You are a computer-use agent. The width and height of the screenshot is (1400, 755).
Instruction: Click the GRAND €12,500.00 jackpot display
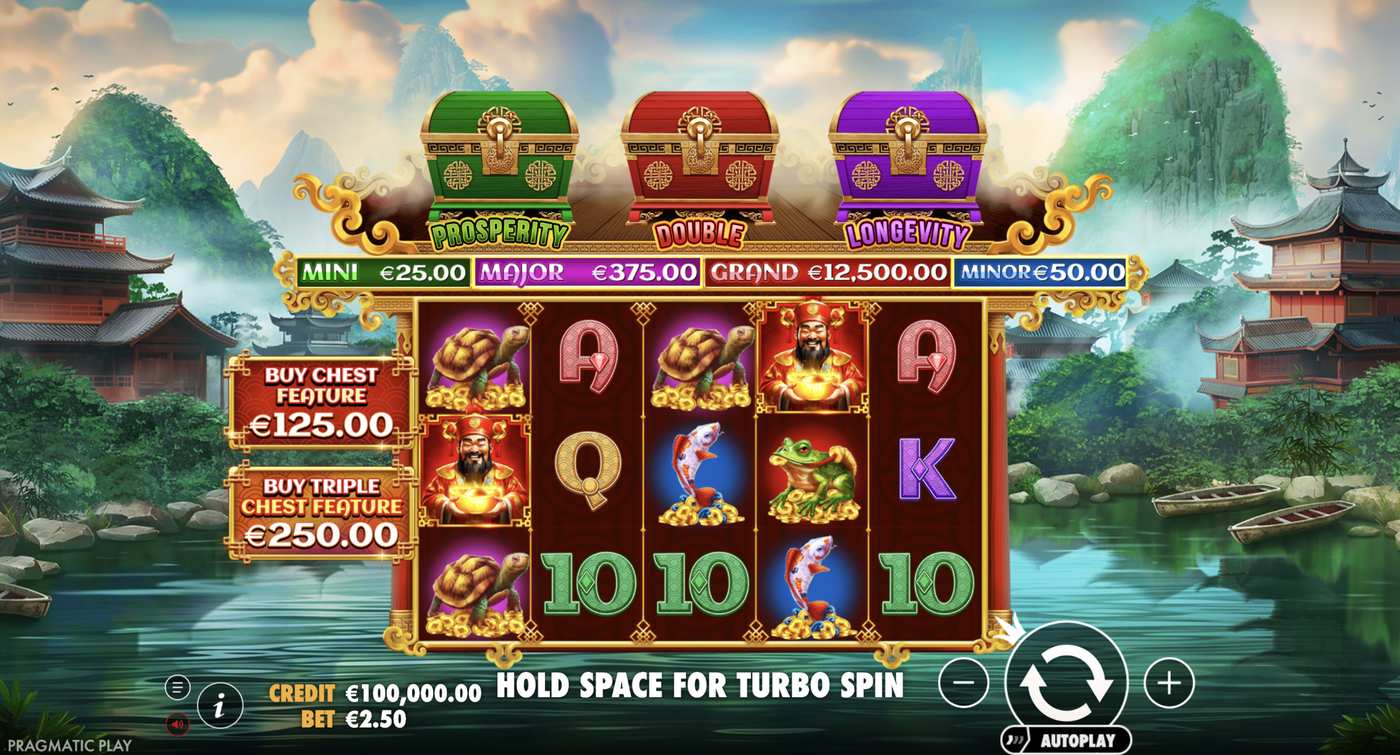[827, 270]
